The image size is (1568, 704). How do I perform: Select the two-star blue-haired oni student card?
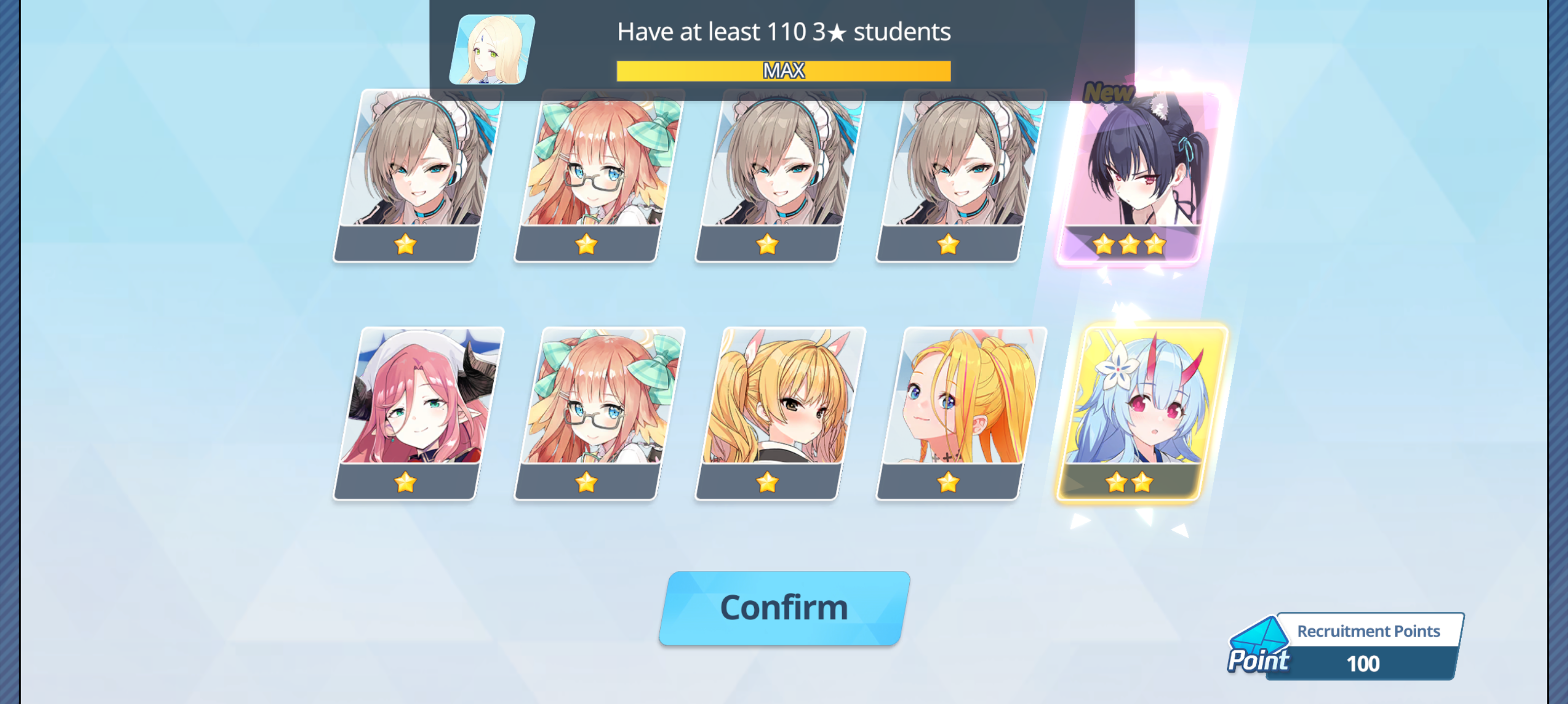click(1138, 414)
